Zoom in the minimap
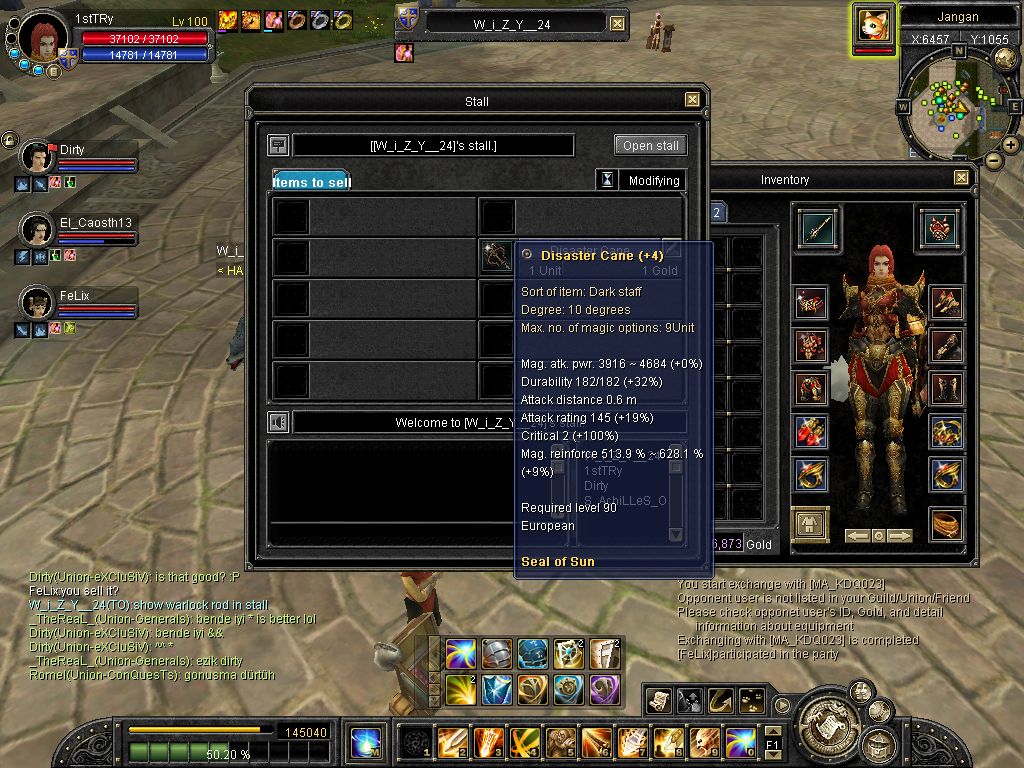The image size is (1024, 768). coord(1011,144)
